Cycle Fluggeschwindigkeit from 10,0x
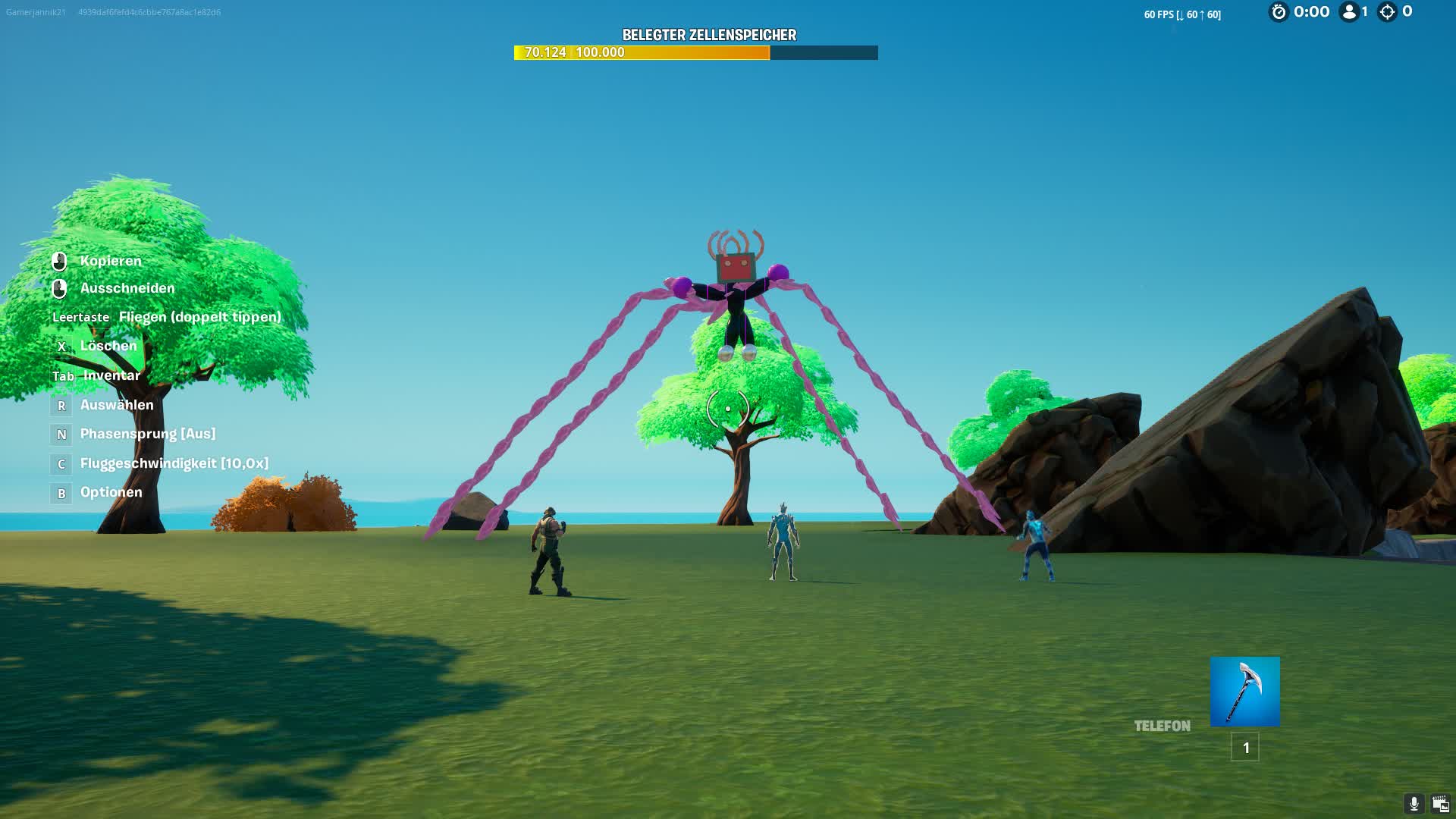 (174, 463)
